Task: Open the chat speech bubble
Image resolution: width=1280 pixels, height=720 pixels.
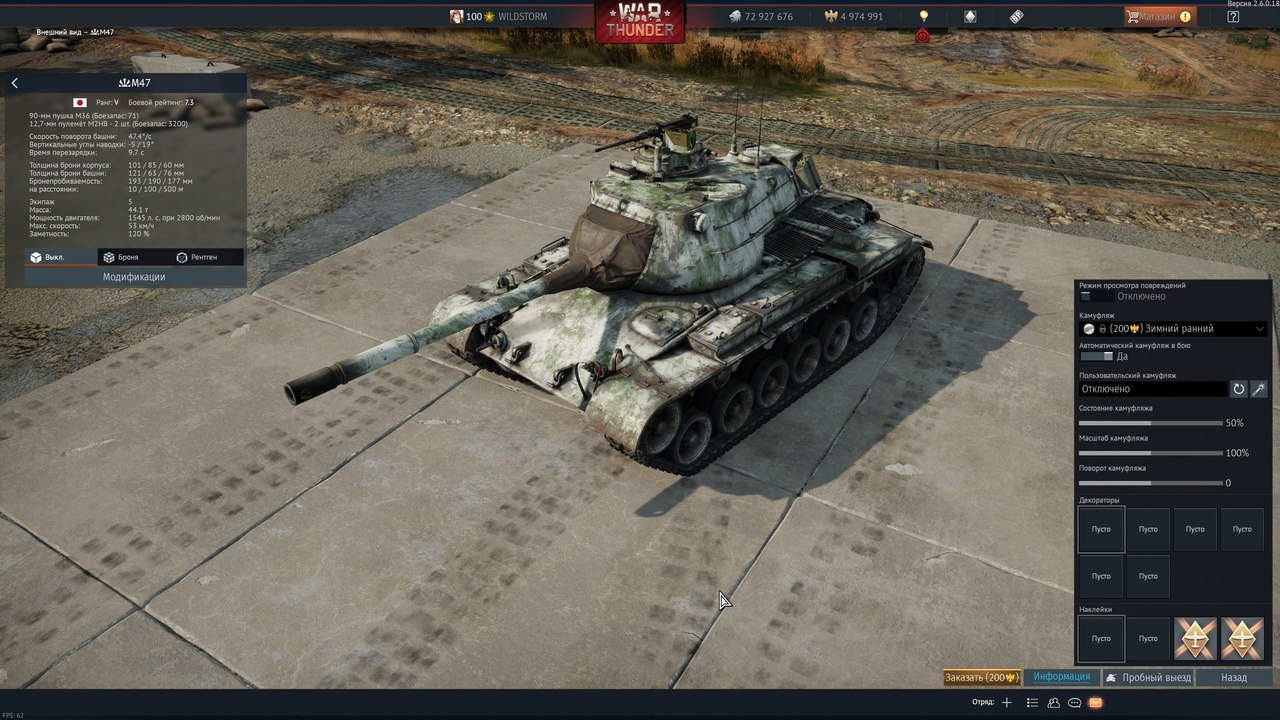Action: (x=1075, y=702)
